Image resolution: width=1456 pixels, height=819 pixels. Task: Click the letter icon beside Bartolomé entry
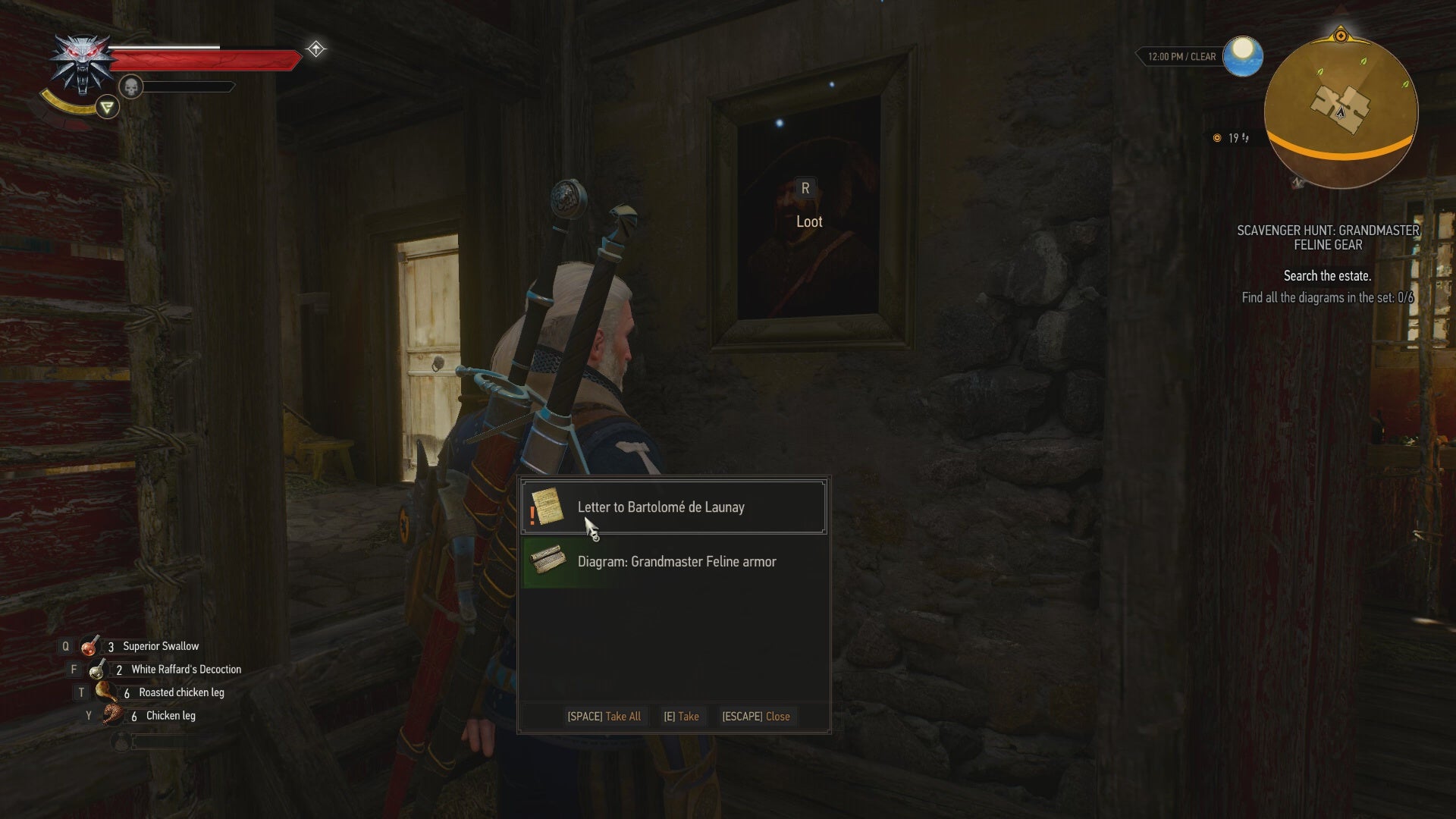click(550, 507)
